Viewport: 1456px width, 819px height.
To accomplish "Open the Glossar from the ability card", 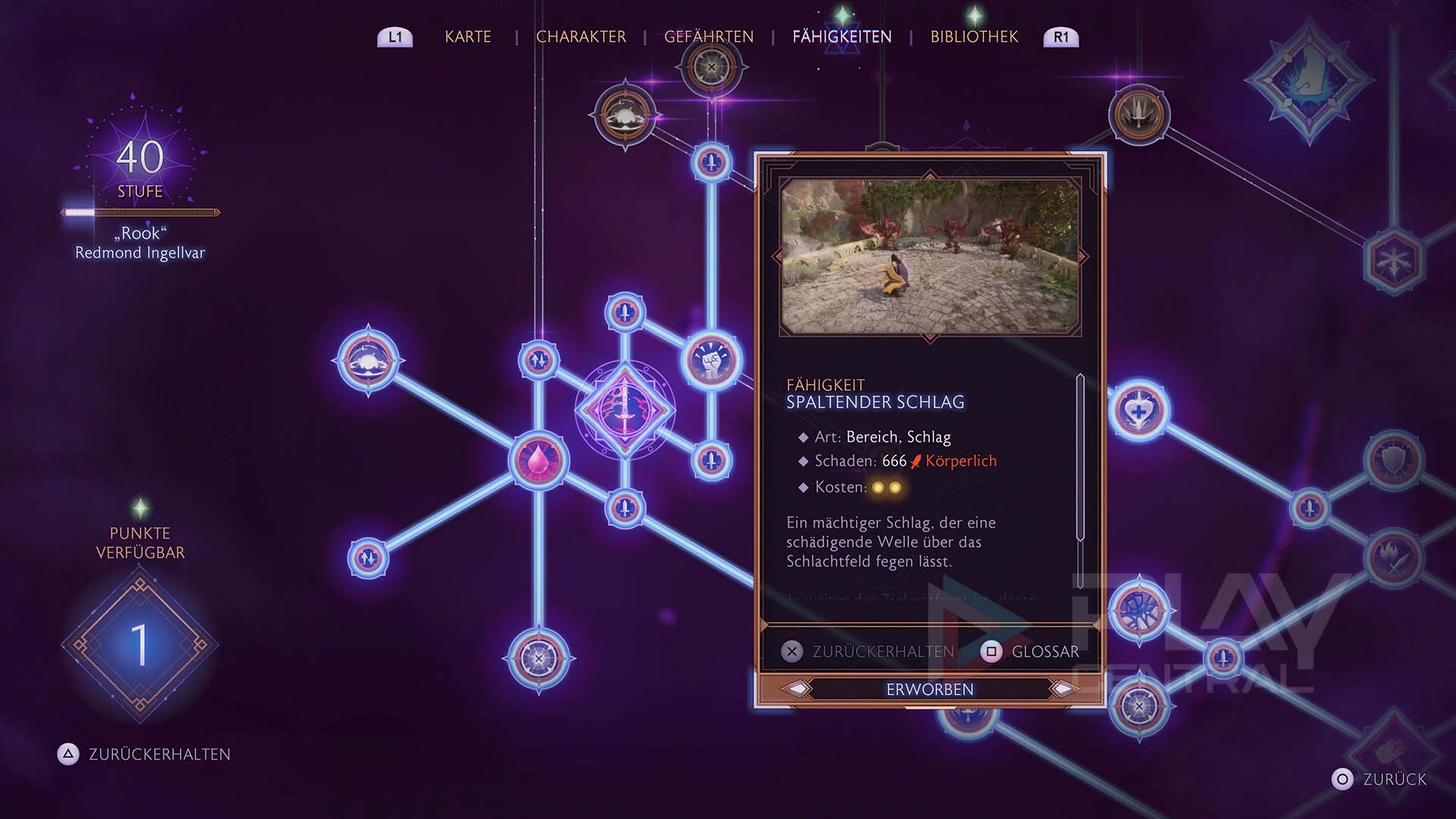I will coord(1031,651).
